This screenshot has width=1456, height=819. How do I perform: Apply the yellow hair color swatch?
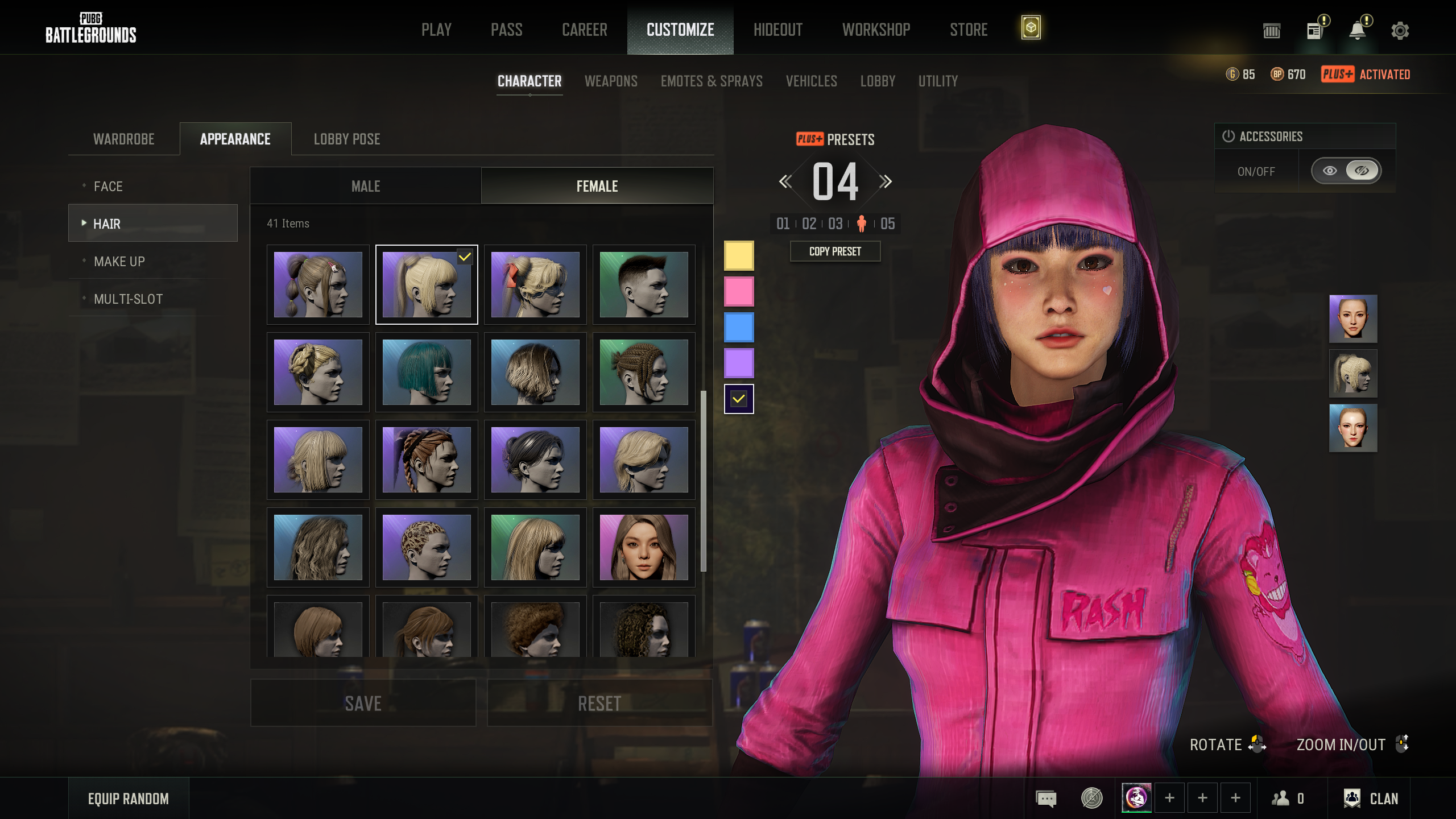click(738, 255)
